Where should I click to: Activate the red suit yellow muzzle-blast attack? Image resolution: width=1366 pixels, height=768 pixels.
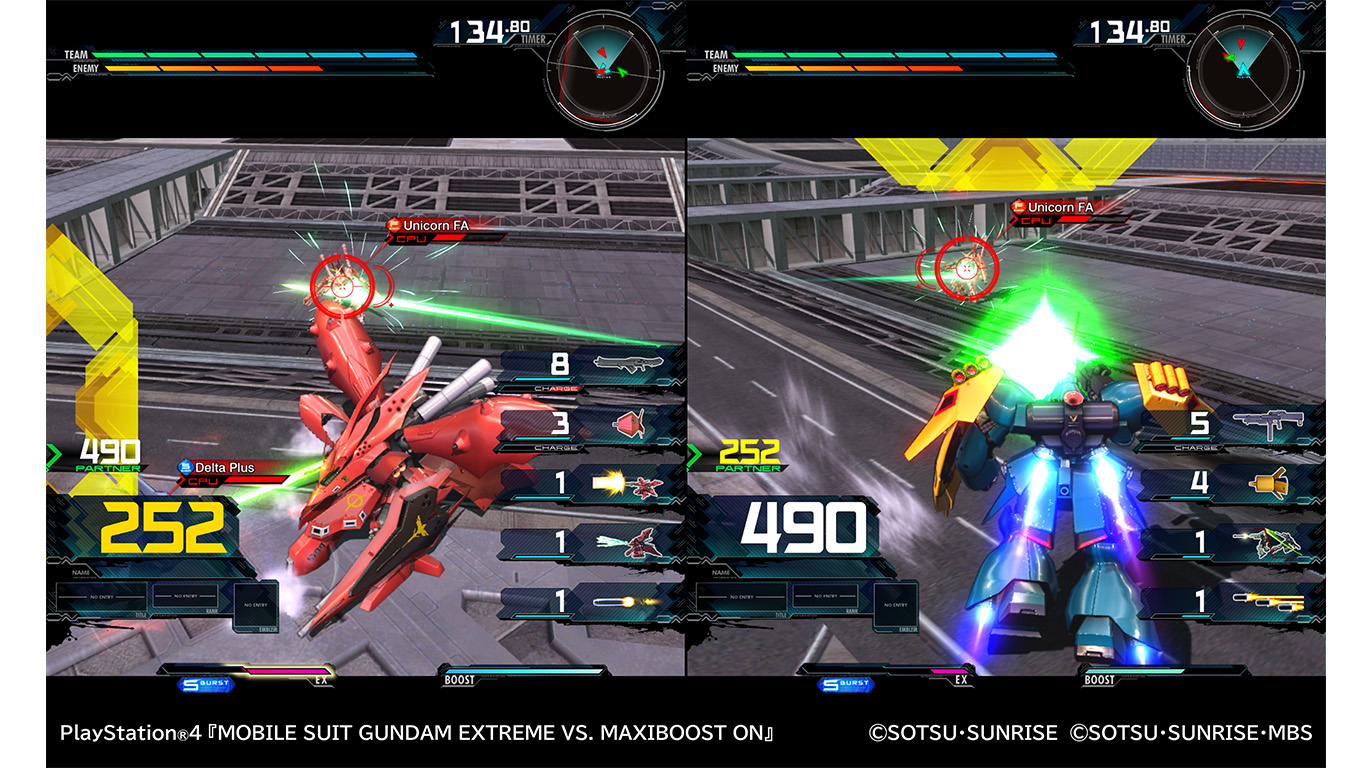[x=626, y=484]
